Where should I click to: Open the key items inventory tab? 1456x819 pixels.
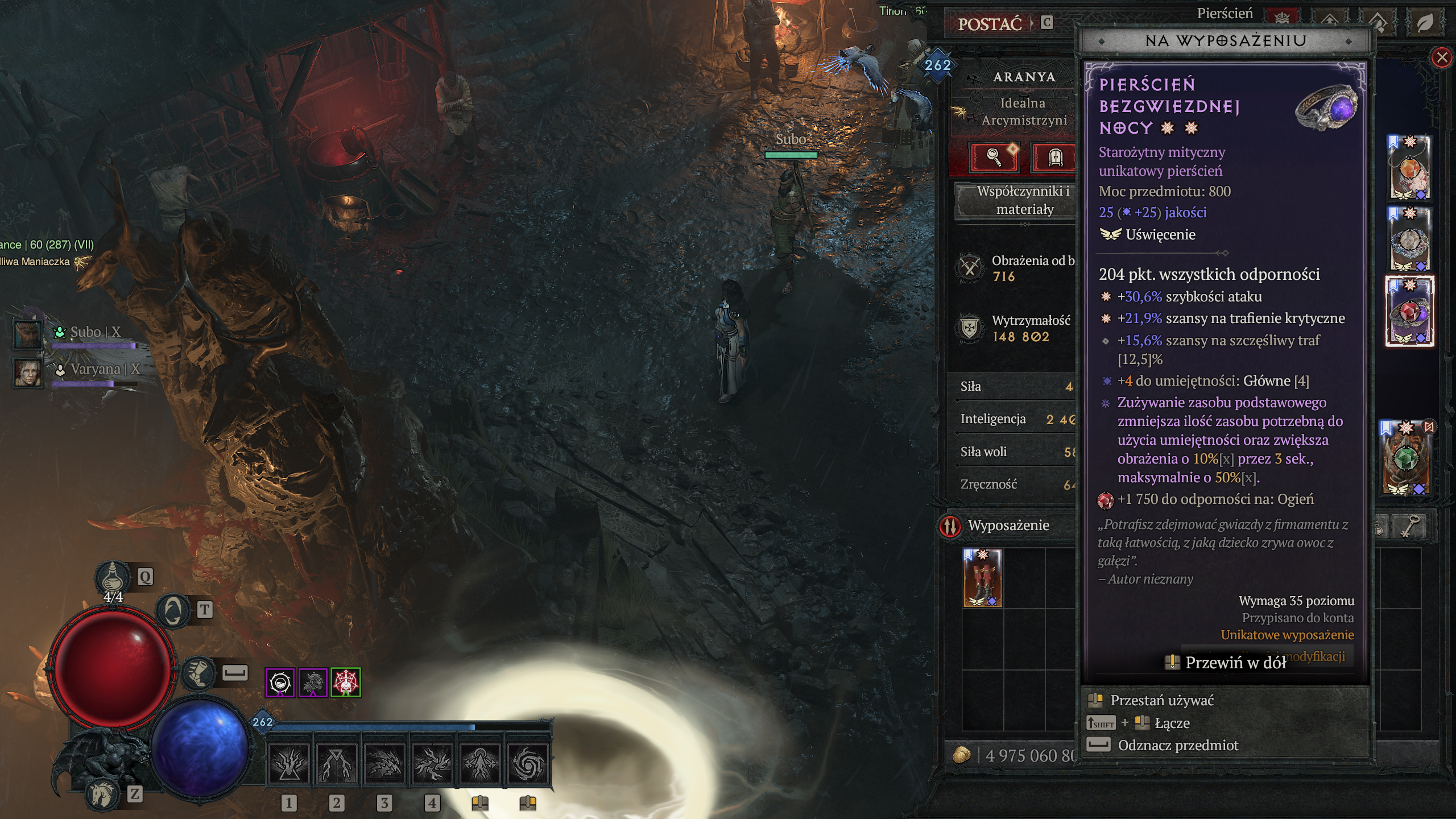1410,527
